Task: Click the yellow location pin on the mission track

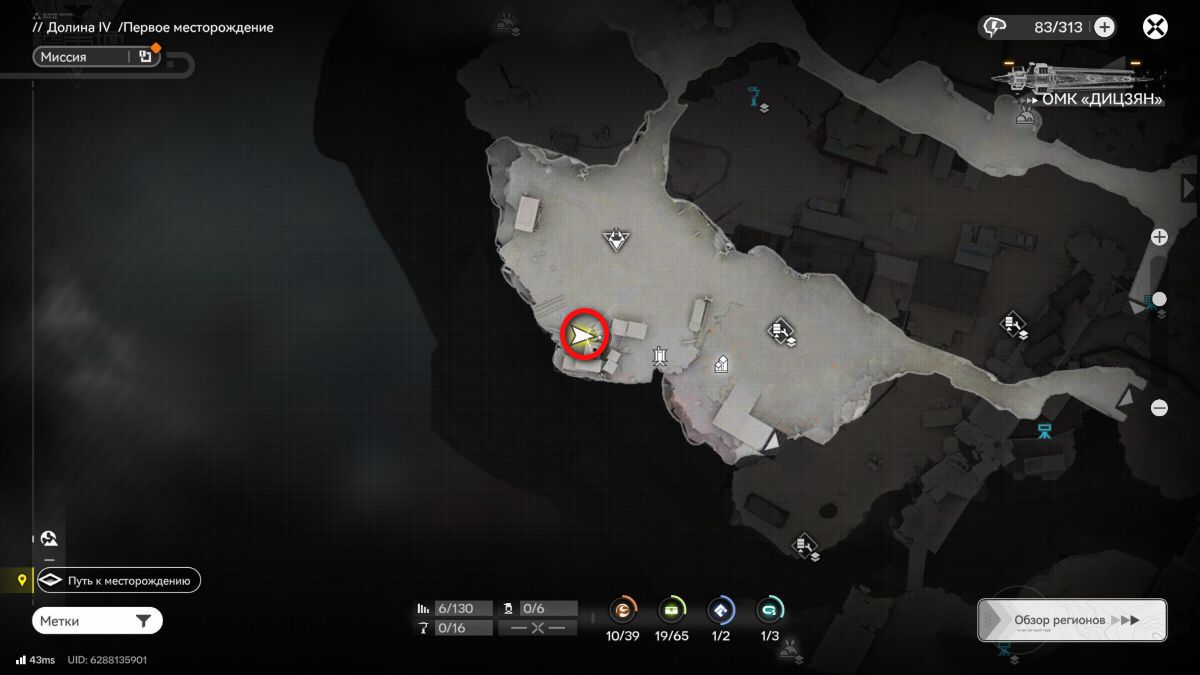Action: tap(22, 580)
